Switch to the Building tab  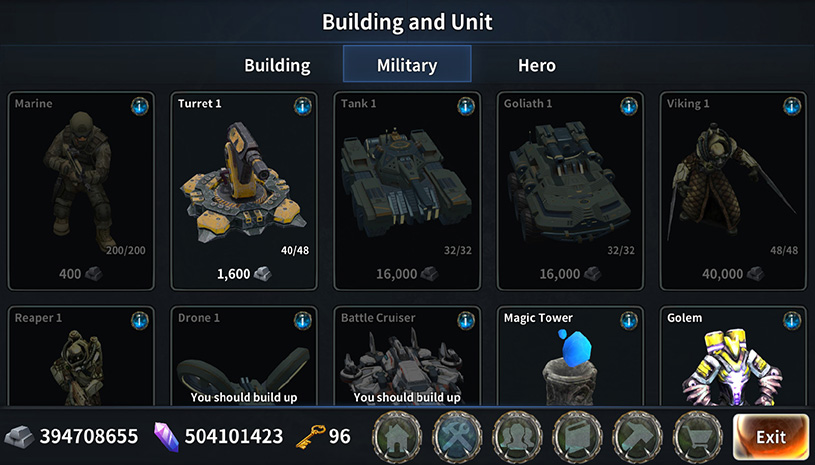[x=277, y=66]
